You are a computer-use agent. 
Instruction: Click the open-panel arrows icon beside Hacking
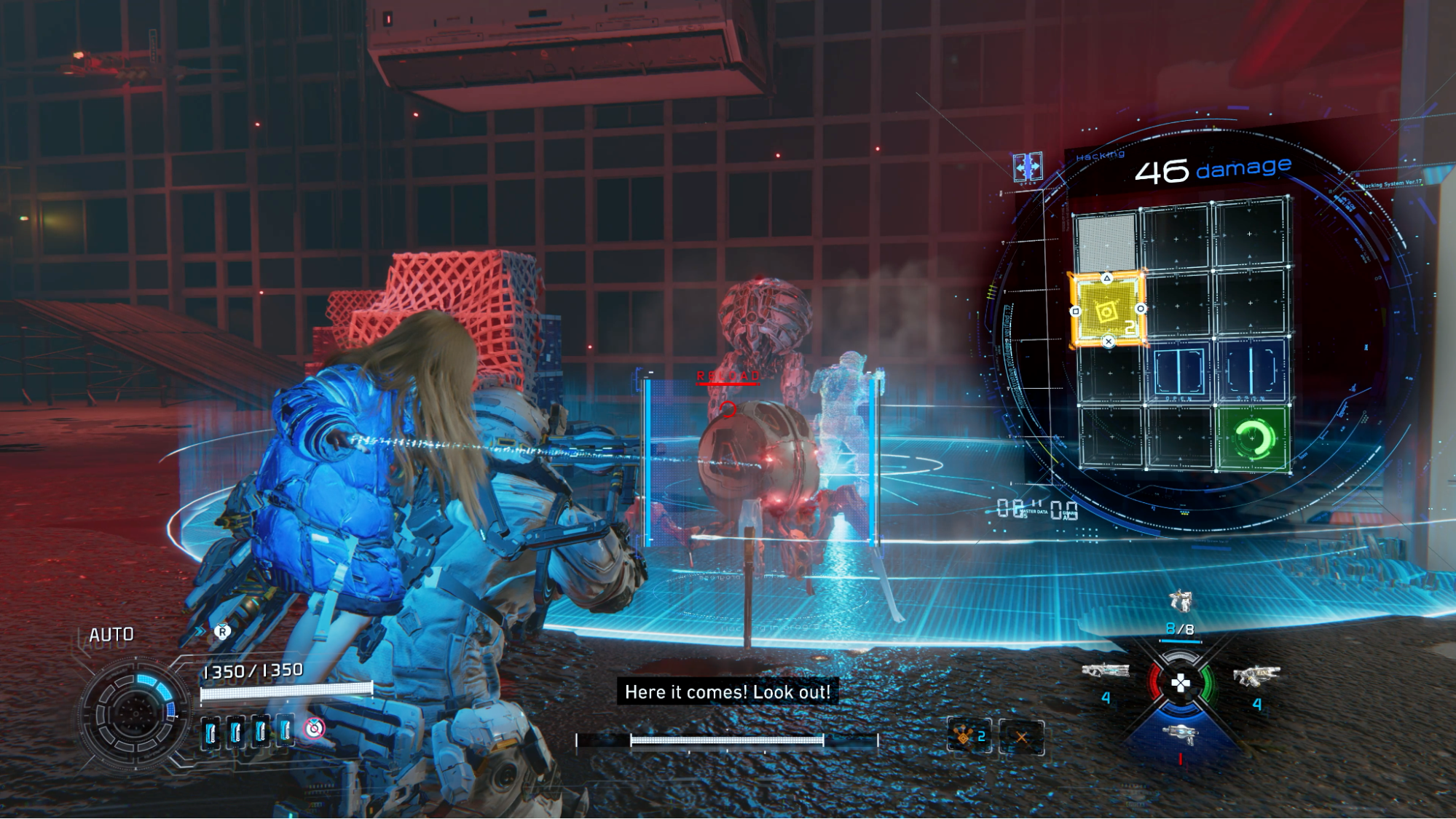(x=1027, y=167)
